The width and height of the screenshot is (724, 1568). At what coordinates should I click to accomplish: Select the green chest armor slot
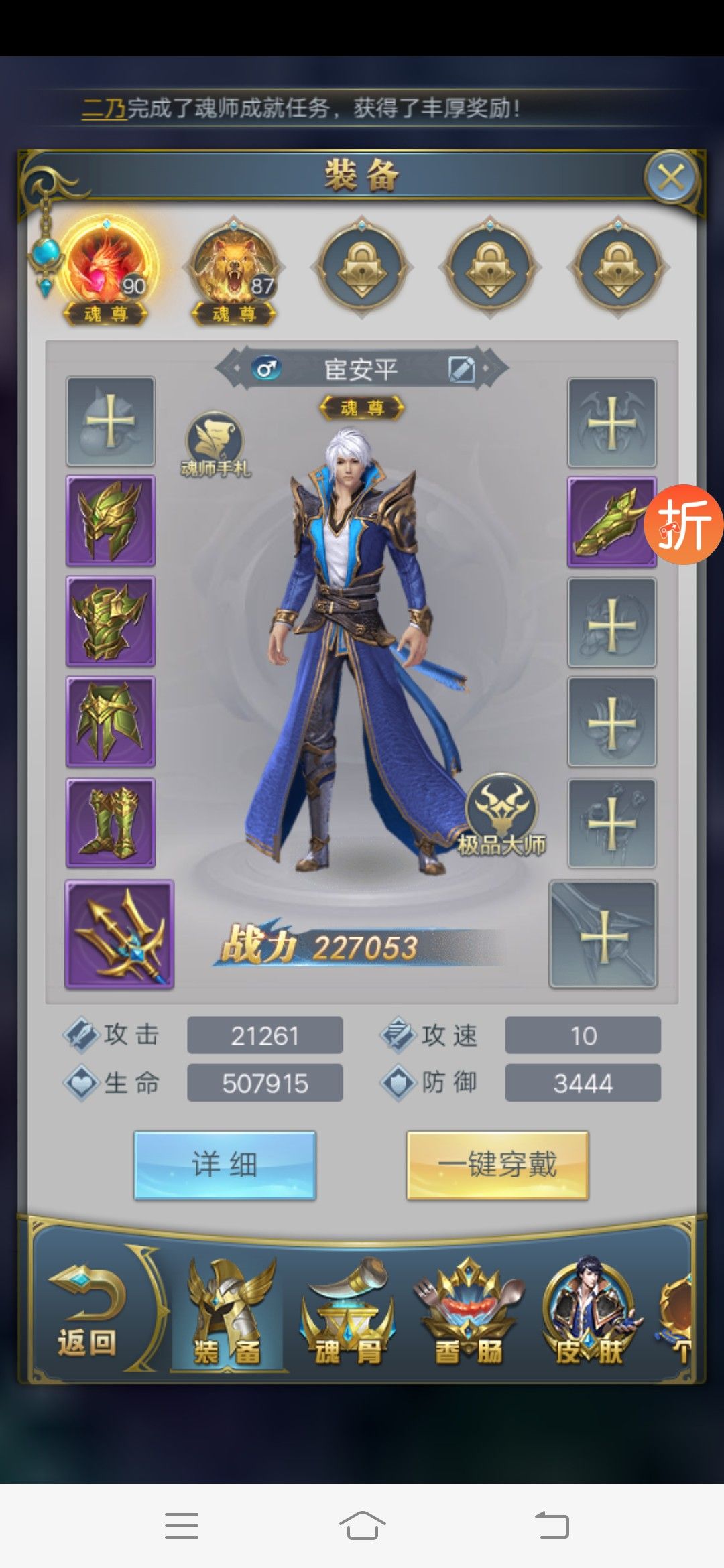click(x=111, y=621)
